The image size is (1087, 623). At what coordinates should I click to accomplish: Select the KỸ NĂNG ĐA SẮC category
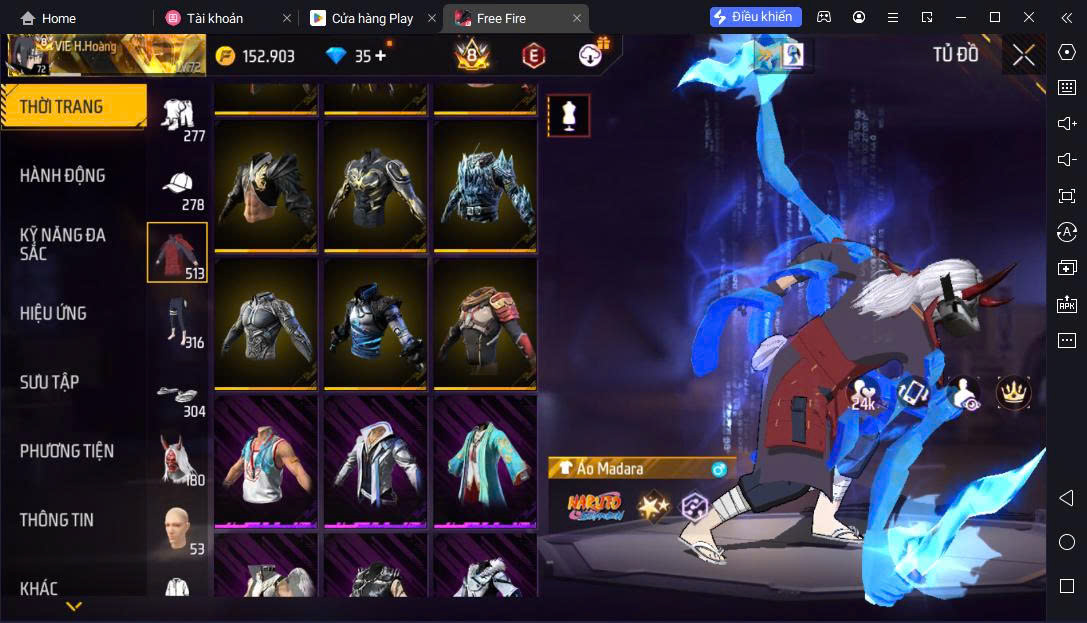point(63,244)
